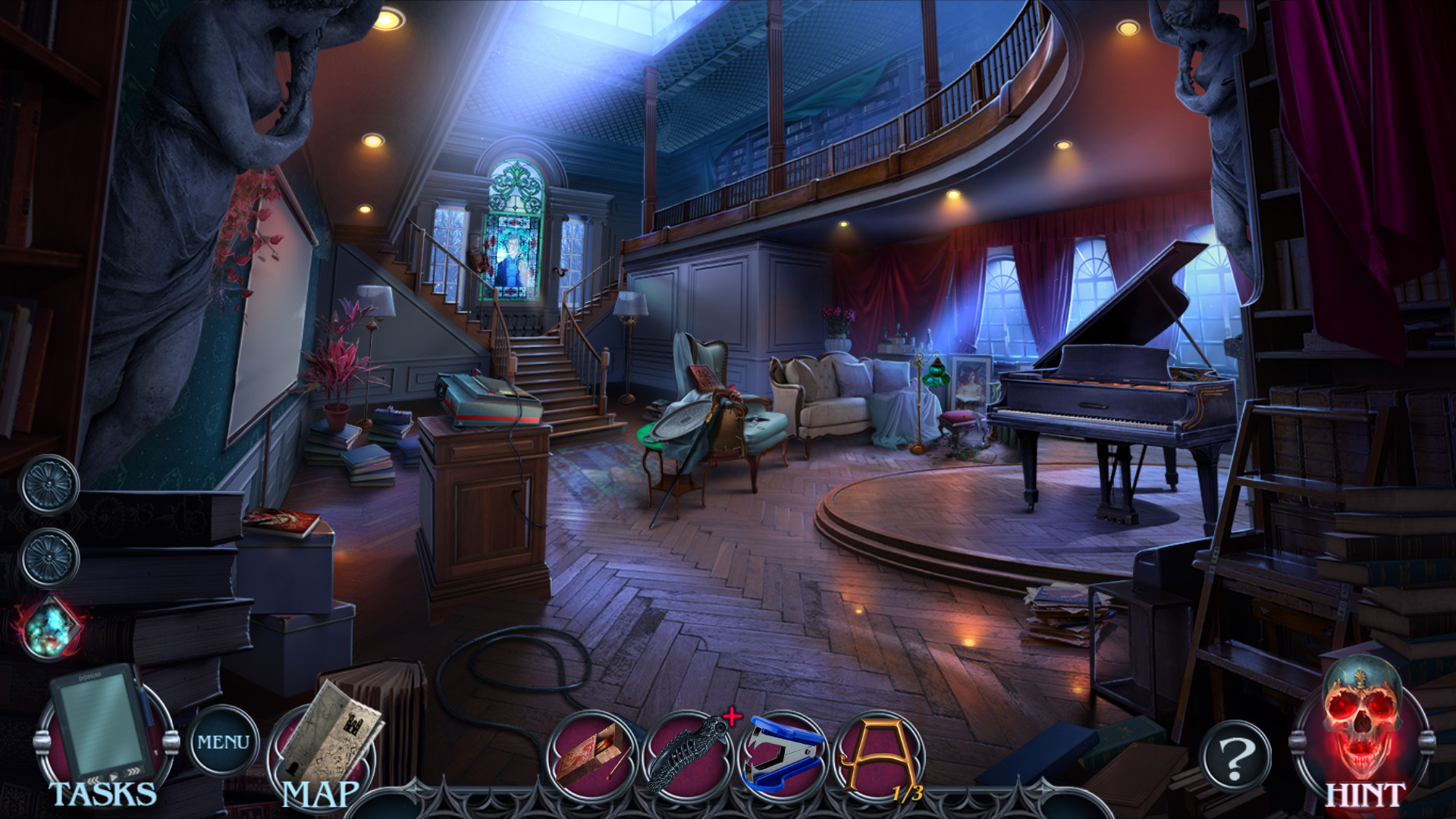Click the question mark help button
Image resolution: width=1456 pixels, height=819 pixels.
tap(1235, 755)
